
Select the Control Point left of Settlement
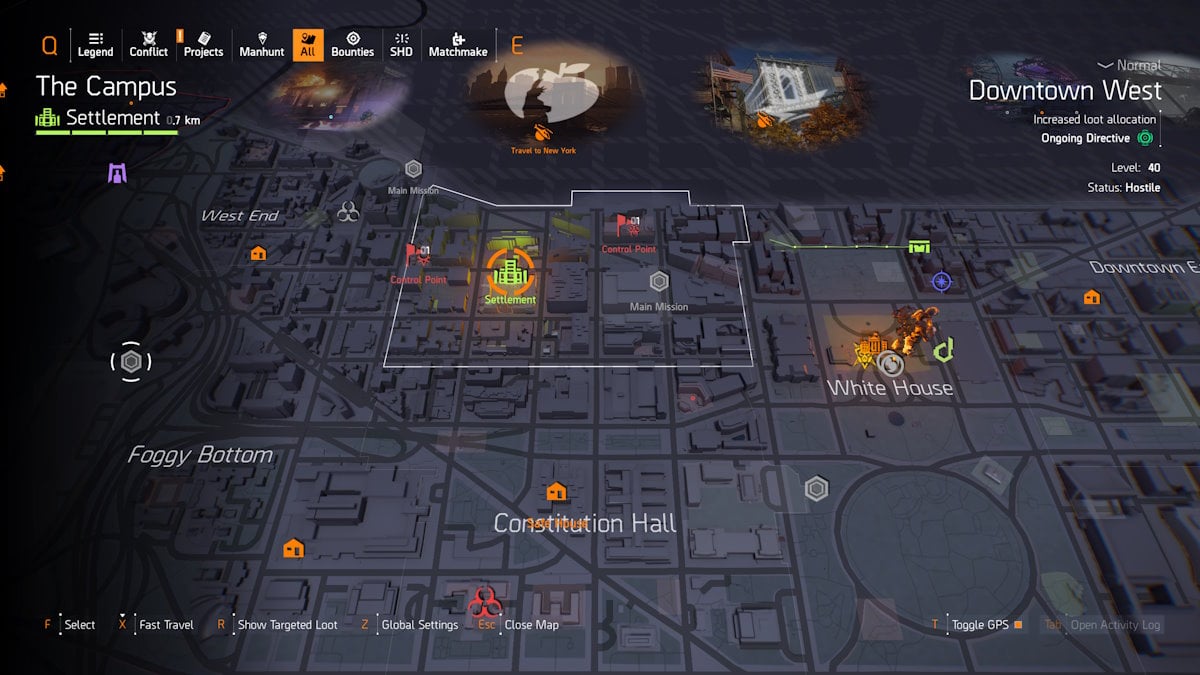[x=418, y=256]
